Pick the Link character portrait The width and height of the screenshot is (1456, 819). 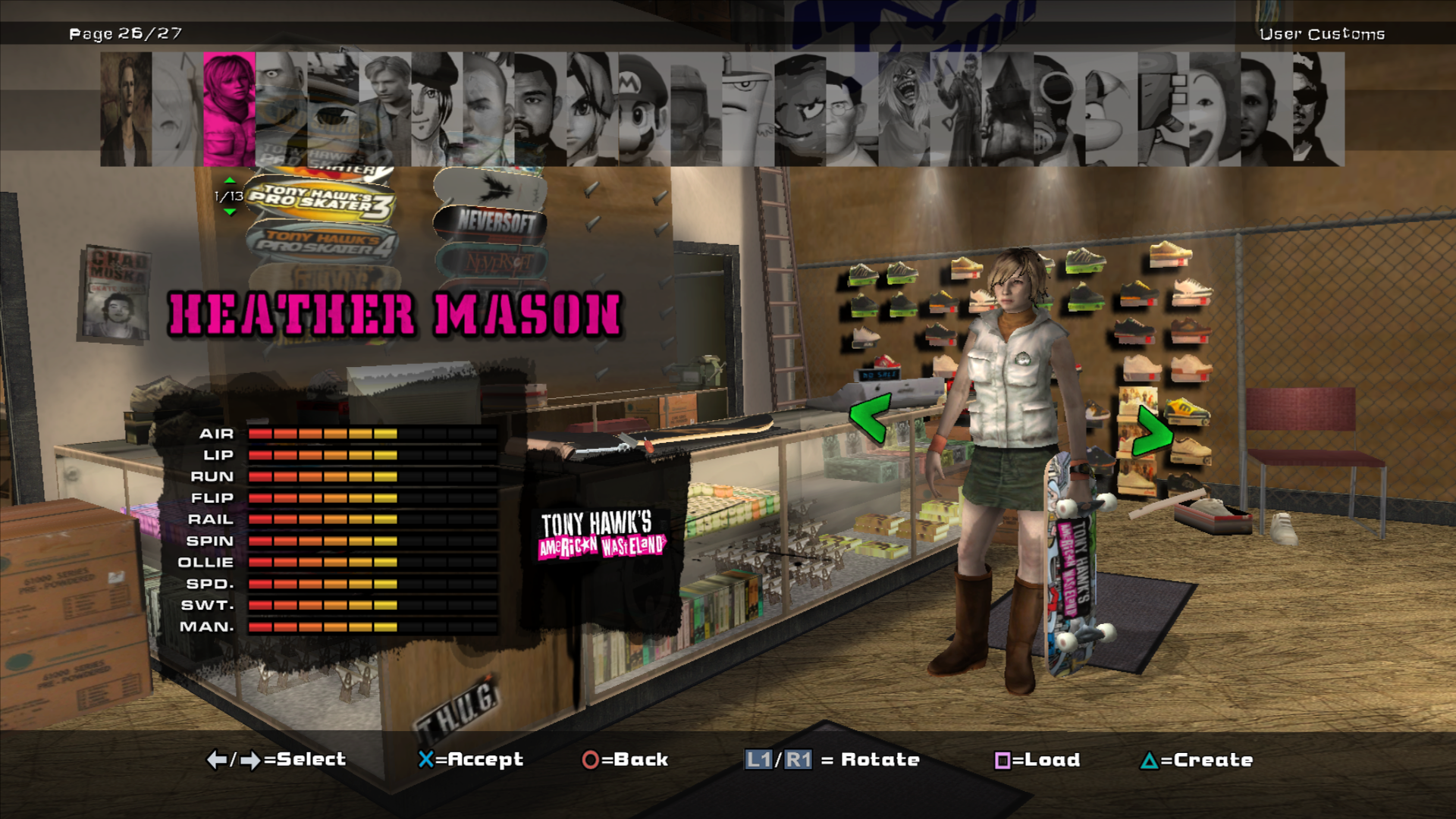click(591, 109)
